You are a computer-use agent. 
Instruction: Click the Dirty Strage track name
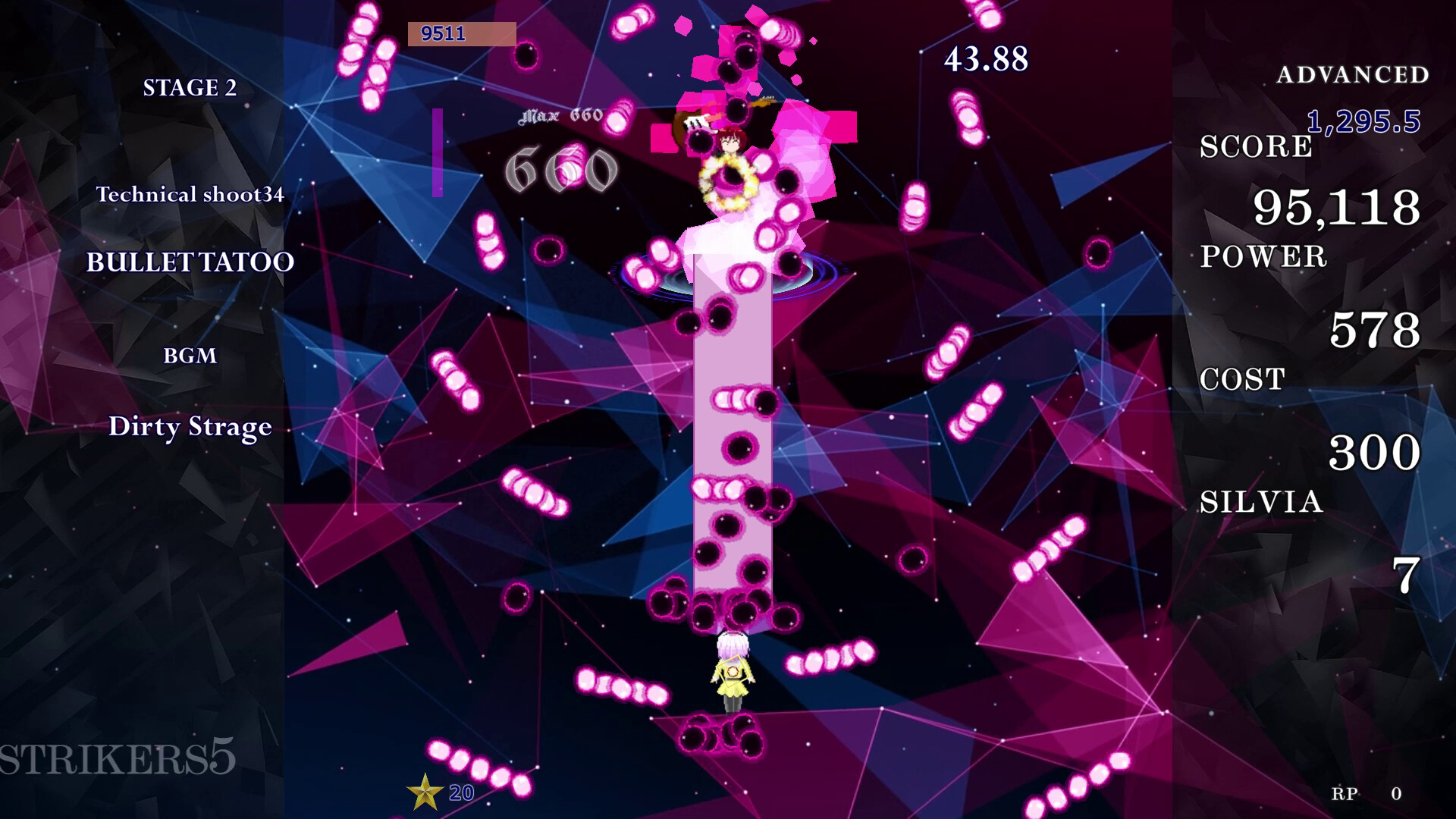[x=190, y=426]
